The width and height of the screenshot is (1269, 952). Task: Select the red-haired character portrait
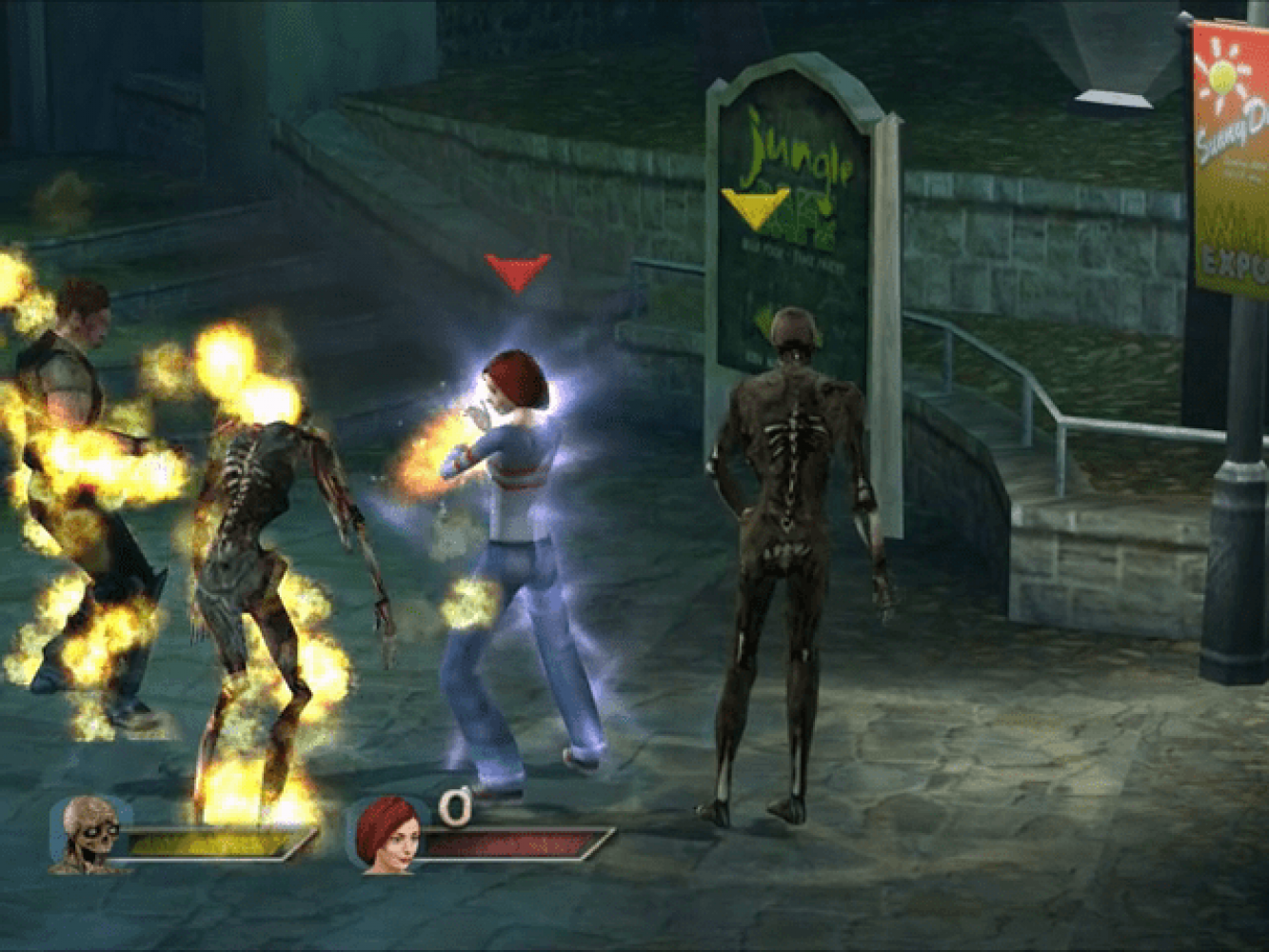click(384, 835)
